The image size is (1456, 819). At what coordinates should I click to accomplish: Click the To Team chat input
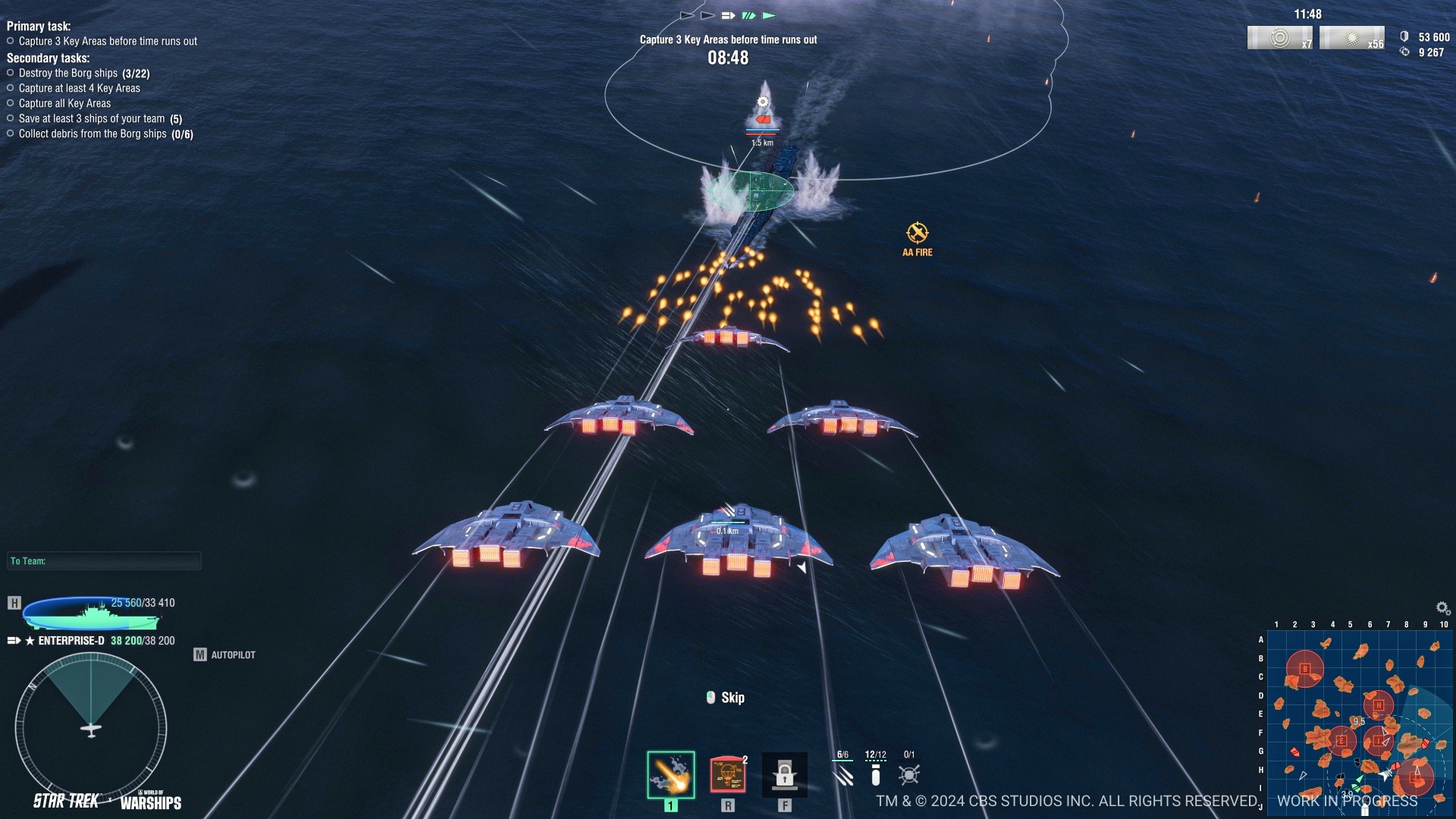pyautogui.click(x=105, y=561)
